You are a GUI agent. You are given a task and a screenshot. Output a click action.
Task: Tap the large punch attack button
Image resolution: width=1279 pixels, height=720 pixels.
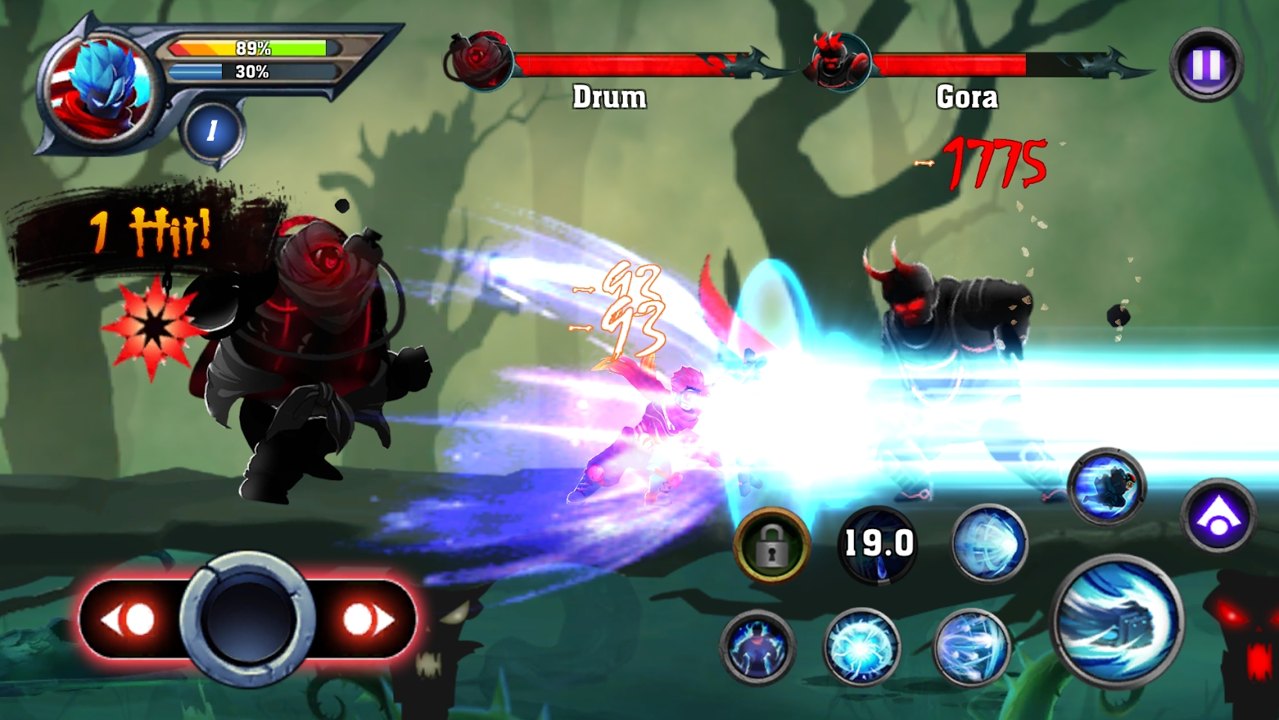[x=1117, y=620]
